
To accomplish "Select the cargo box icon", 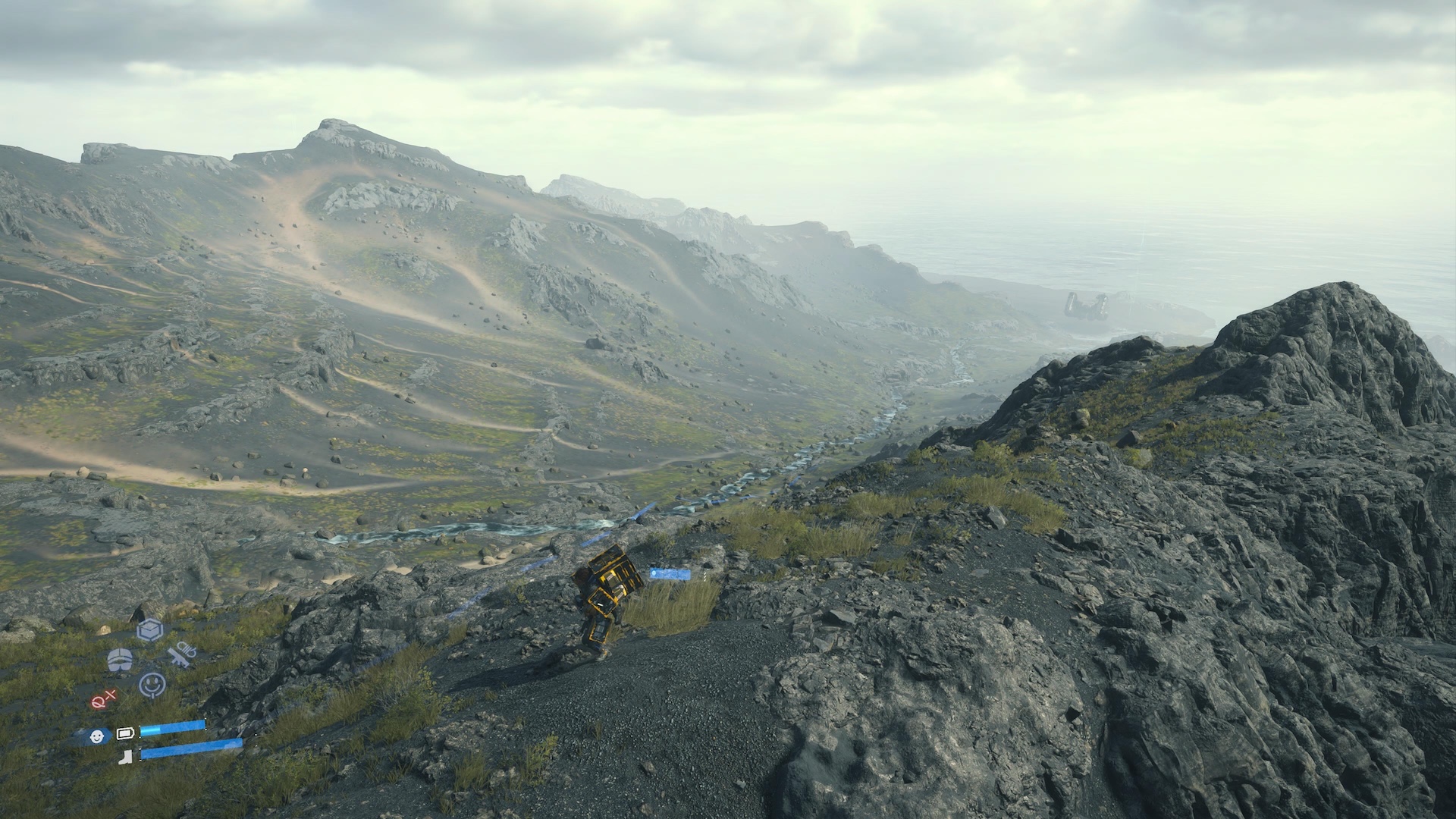I will point(150,629).
